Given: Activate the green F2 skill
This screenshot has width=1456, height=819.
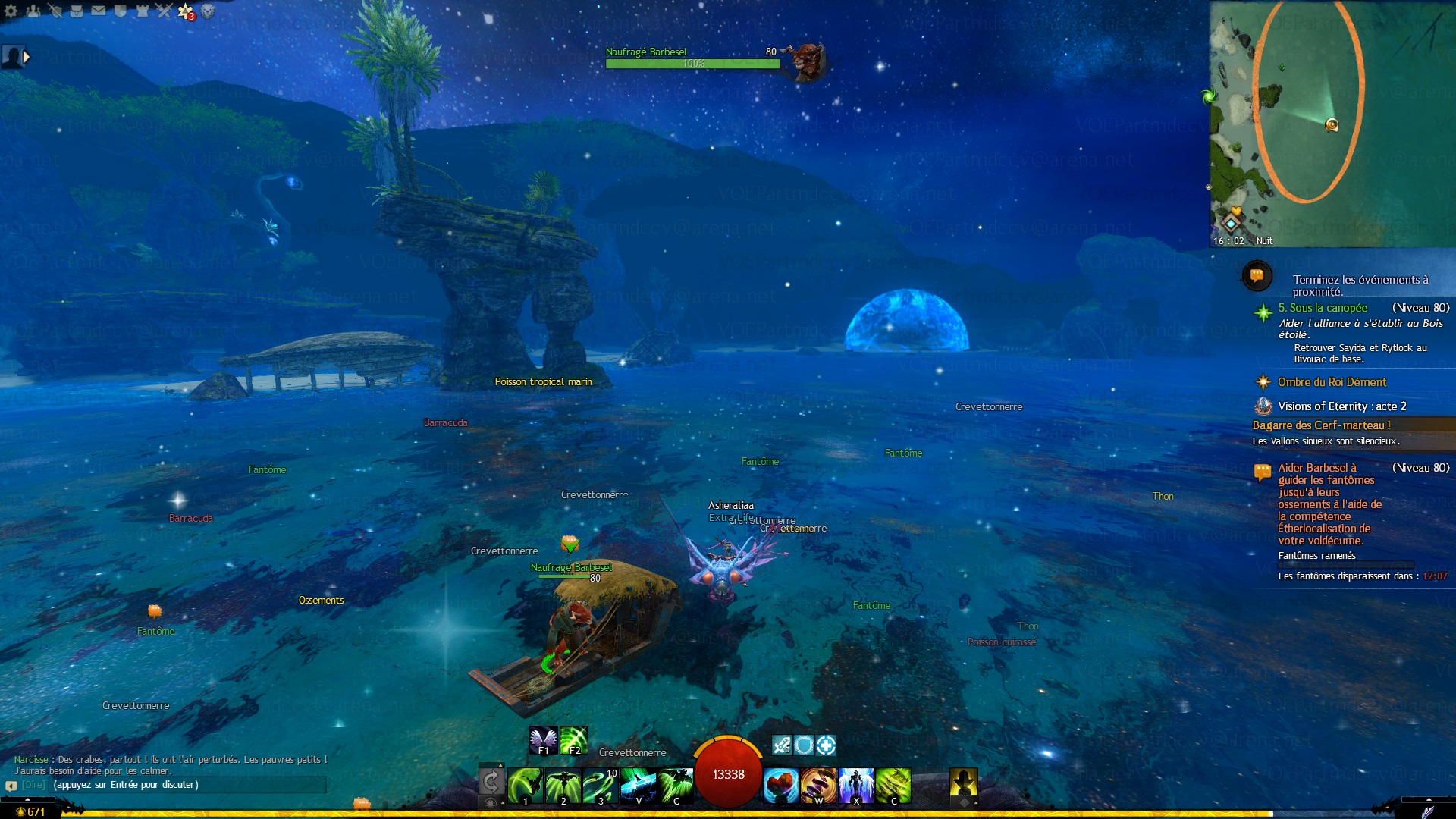Looking at the screenshot, I should (x=574, y=740).
